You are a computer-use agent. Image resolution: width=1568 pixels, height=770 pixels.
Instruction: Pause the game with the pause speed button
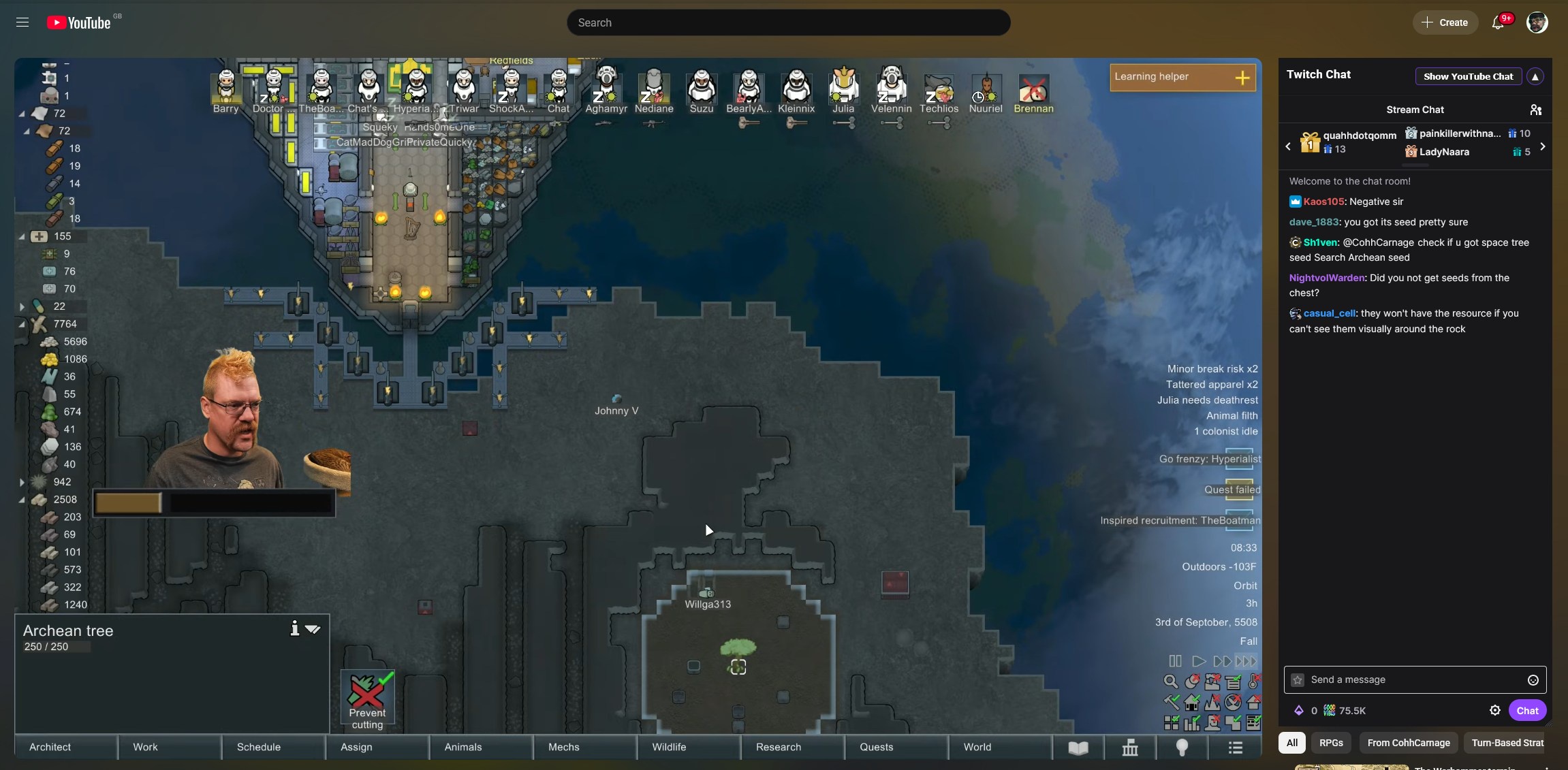point(1175,661)
